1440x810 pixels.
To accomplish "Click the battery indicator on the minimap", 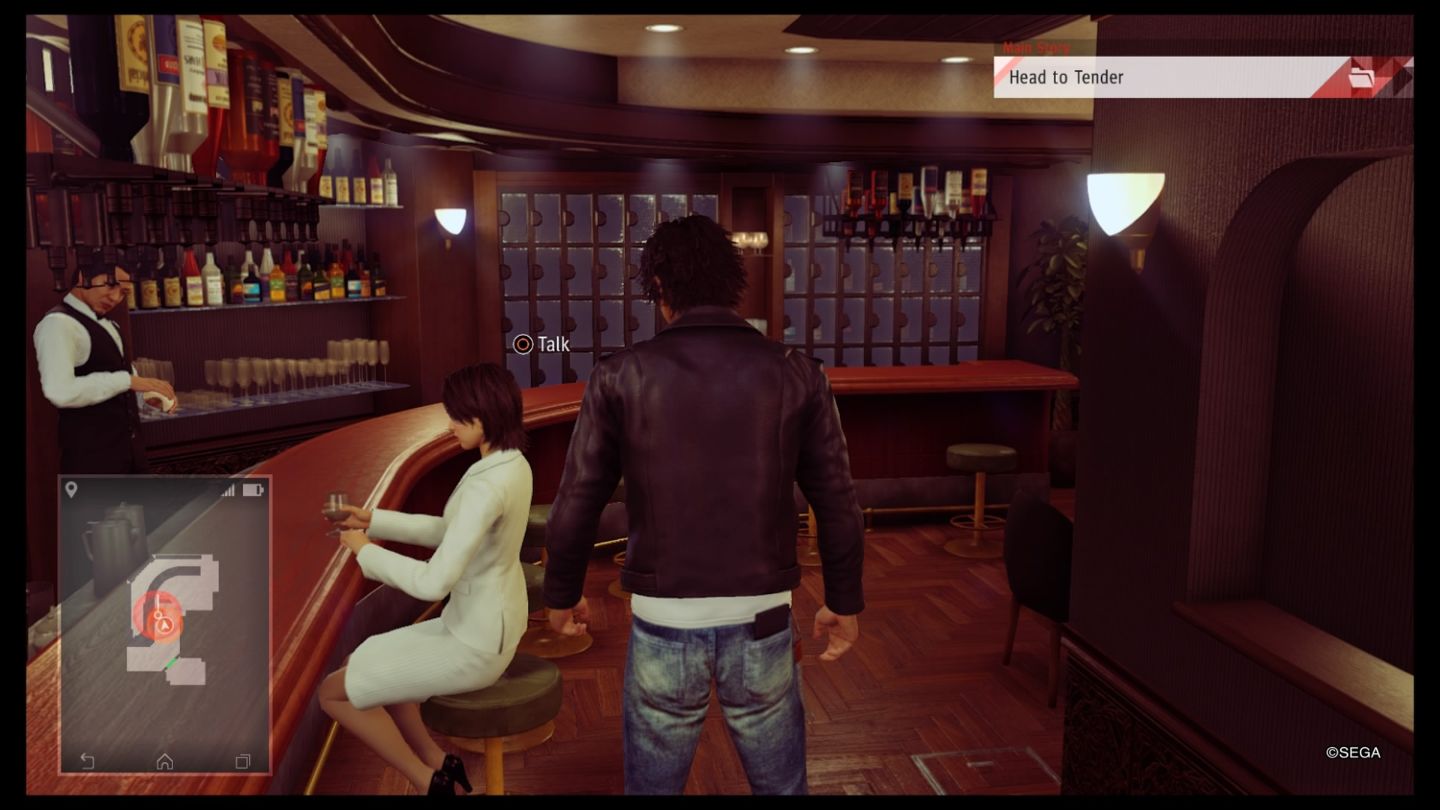I will (251, 488).
